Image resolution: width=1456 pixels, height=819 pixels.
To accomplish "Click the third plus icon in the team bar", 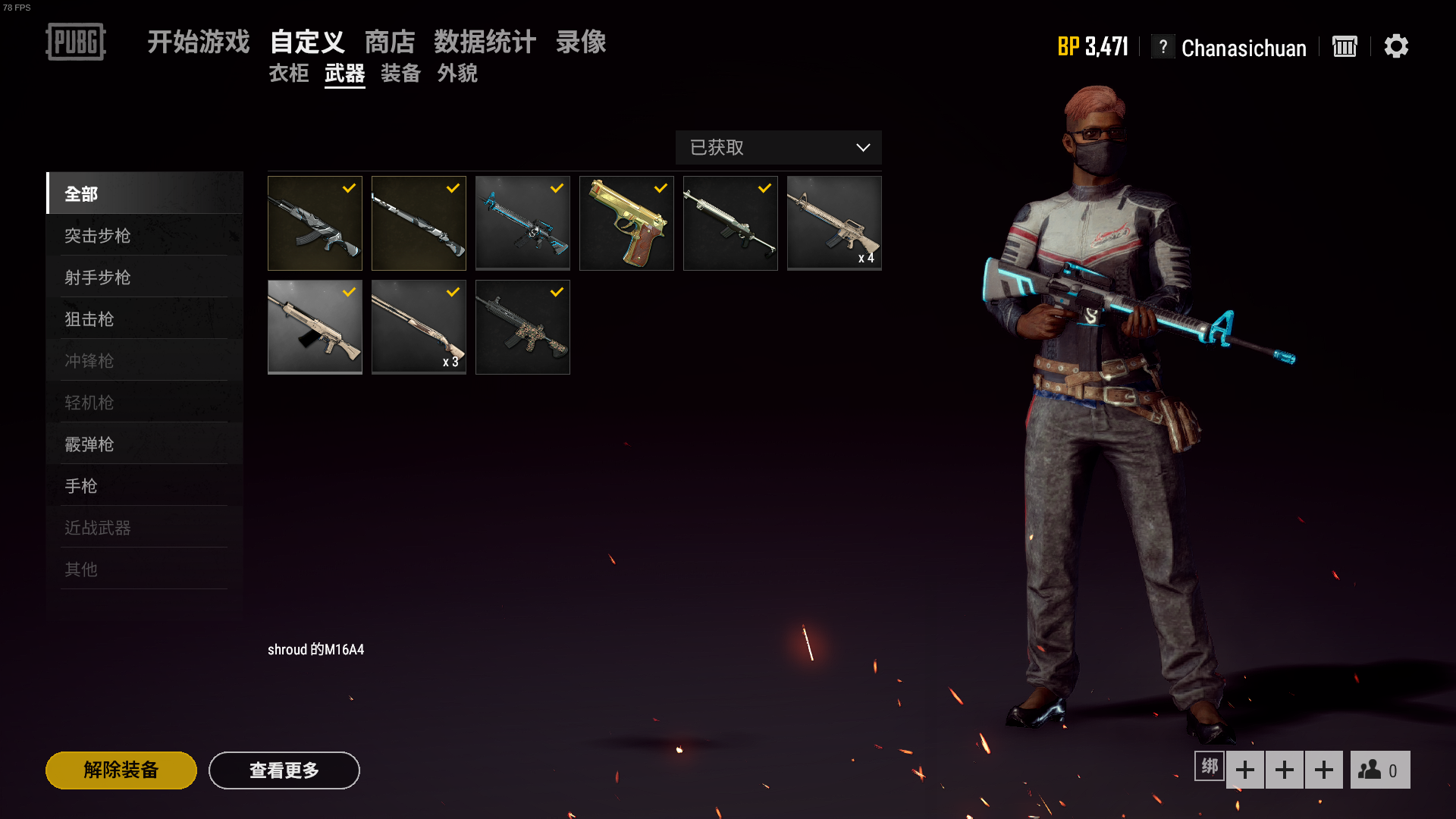I will click(1323, 769).
